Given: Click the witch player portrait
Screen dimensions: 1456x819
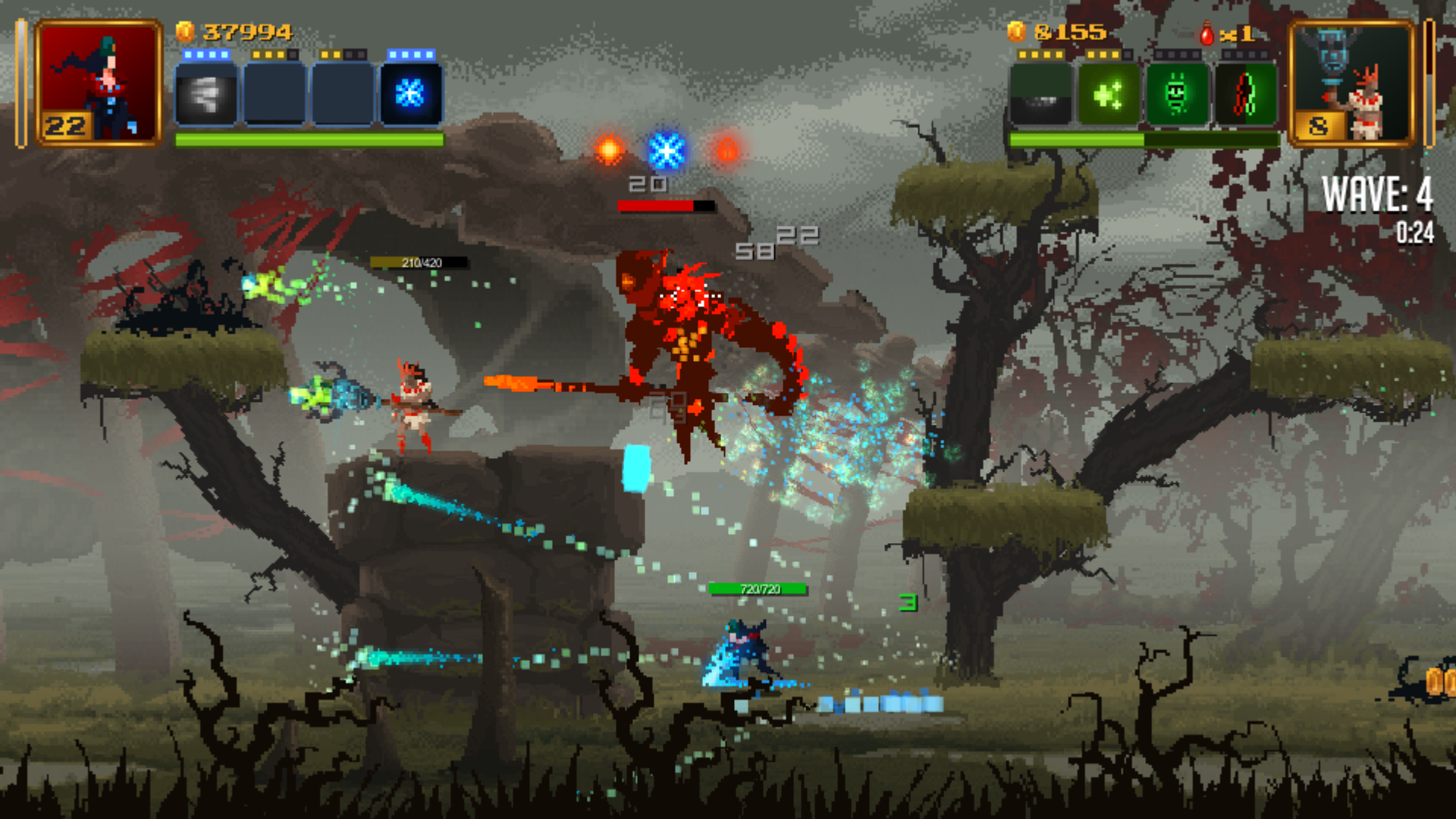Looking at the screenshot, I should point(99,83).
